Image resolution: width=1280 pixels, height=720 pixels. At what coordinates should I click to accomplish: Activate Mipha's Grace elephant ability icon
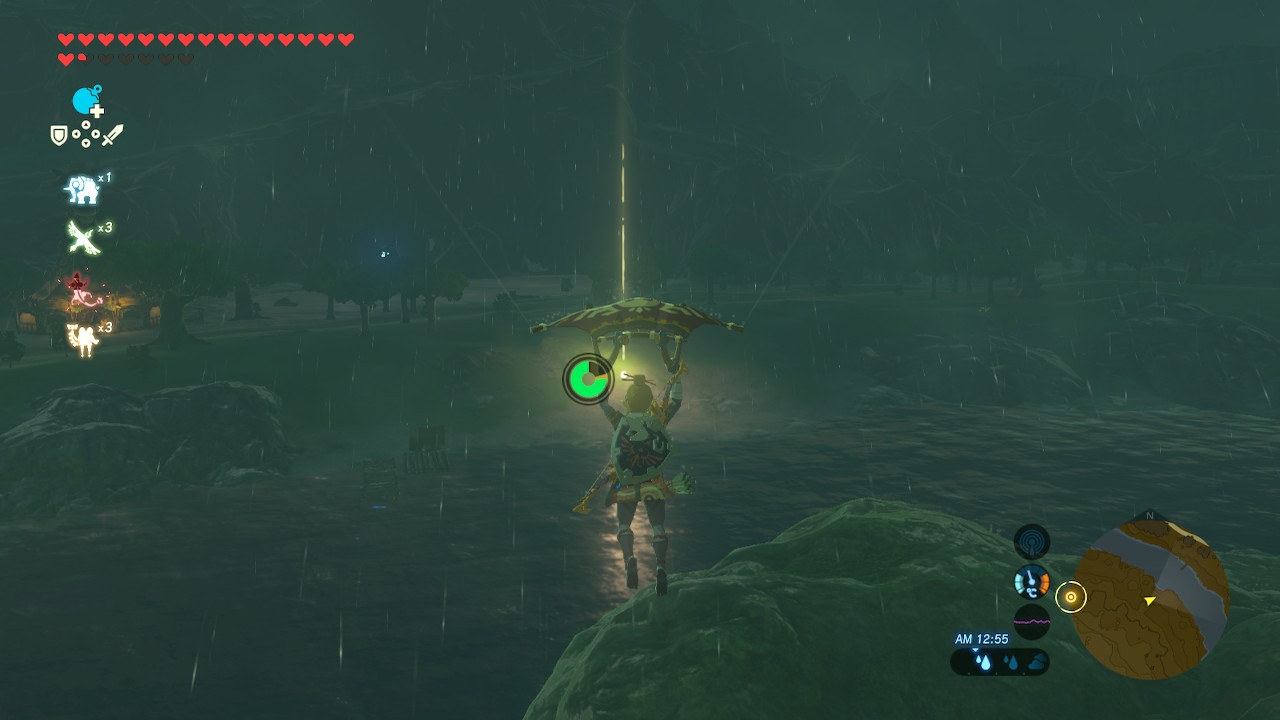click(x=82, y=189)
